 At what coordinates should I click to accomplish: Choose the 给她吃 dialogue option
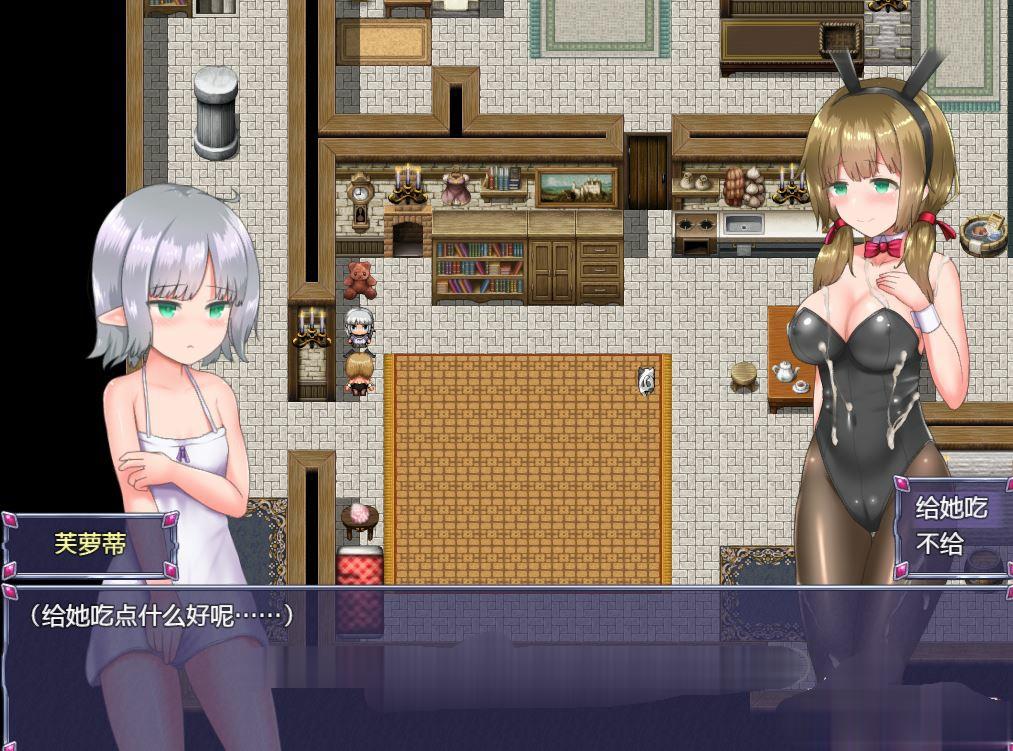pyautogui.click(x=951, y=507)
